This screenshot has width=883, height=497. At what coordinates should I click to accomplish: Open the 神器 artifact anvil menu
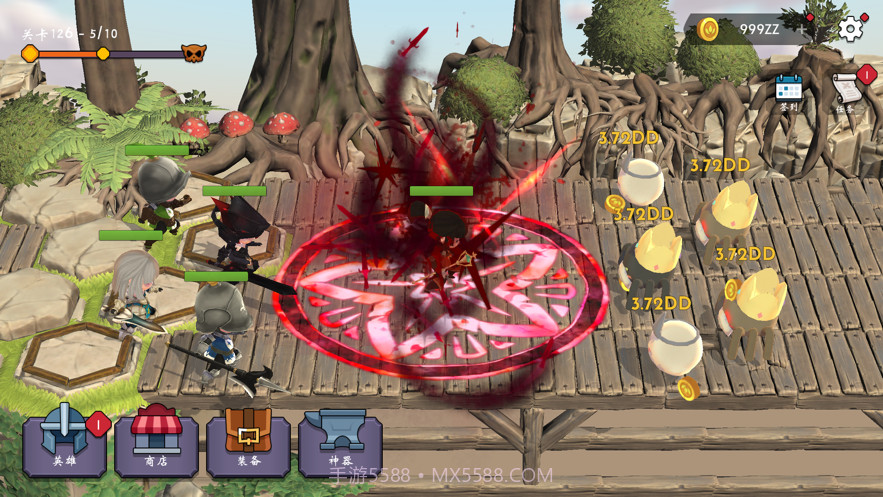coord(340,446)
